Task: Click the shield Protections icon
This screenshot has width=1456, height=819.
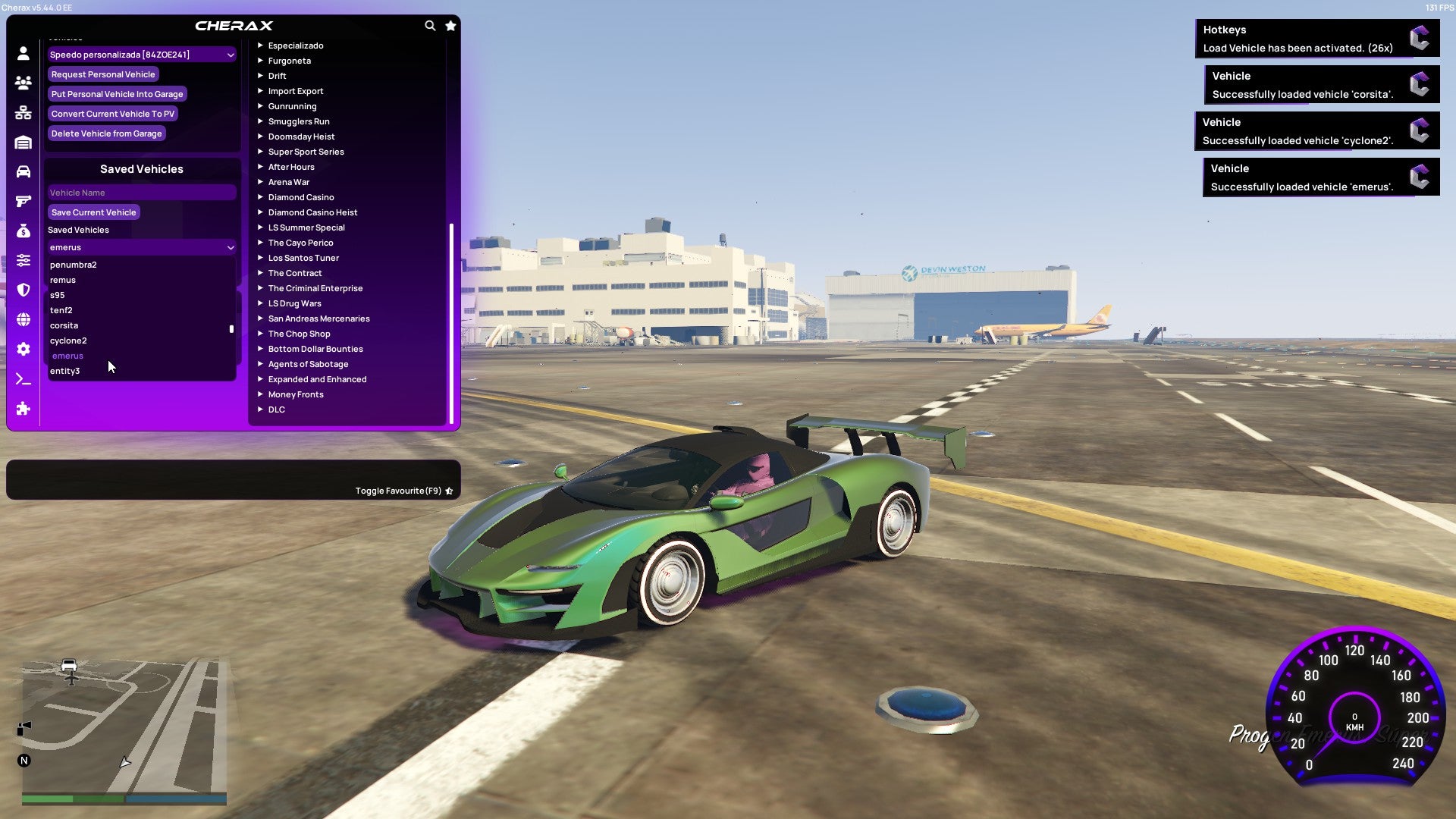Action: (23, 289)
